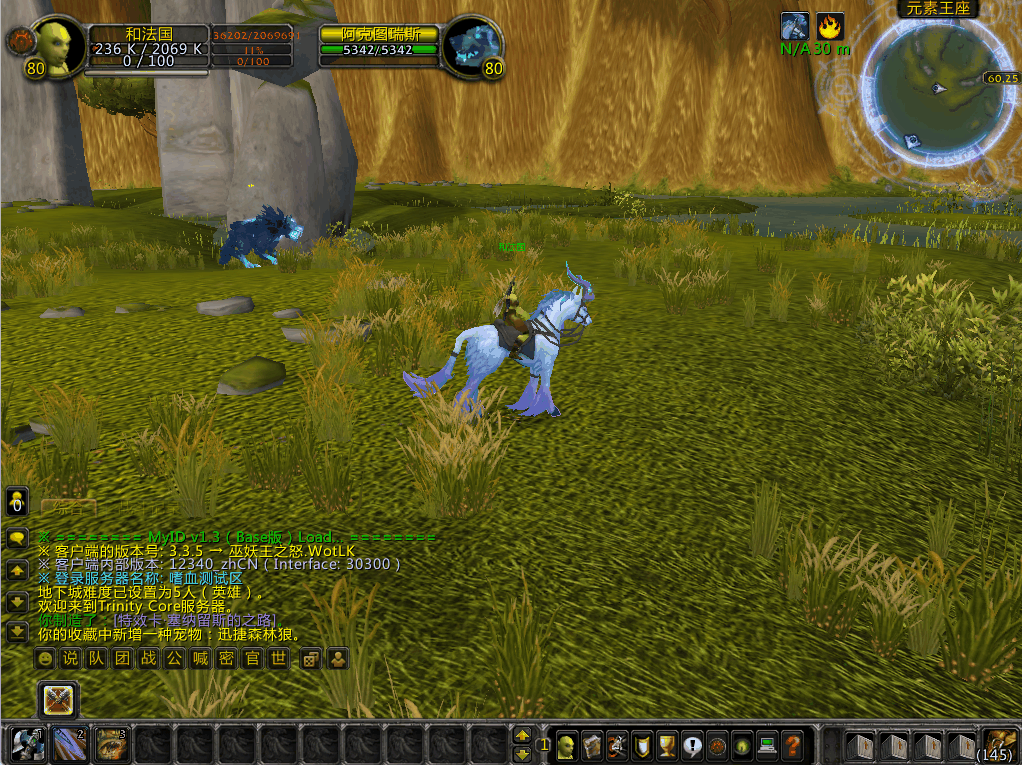Choose the 世 world channel button
This screenshot has height=765, width=1022.
(279, 659)
